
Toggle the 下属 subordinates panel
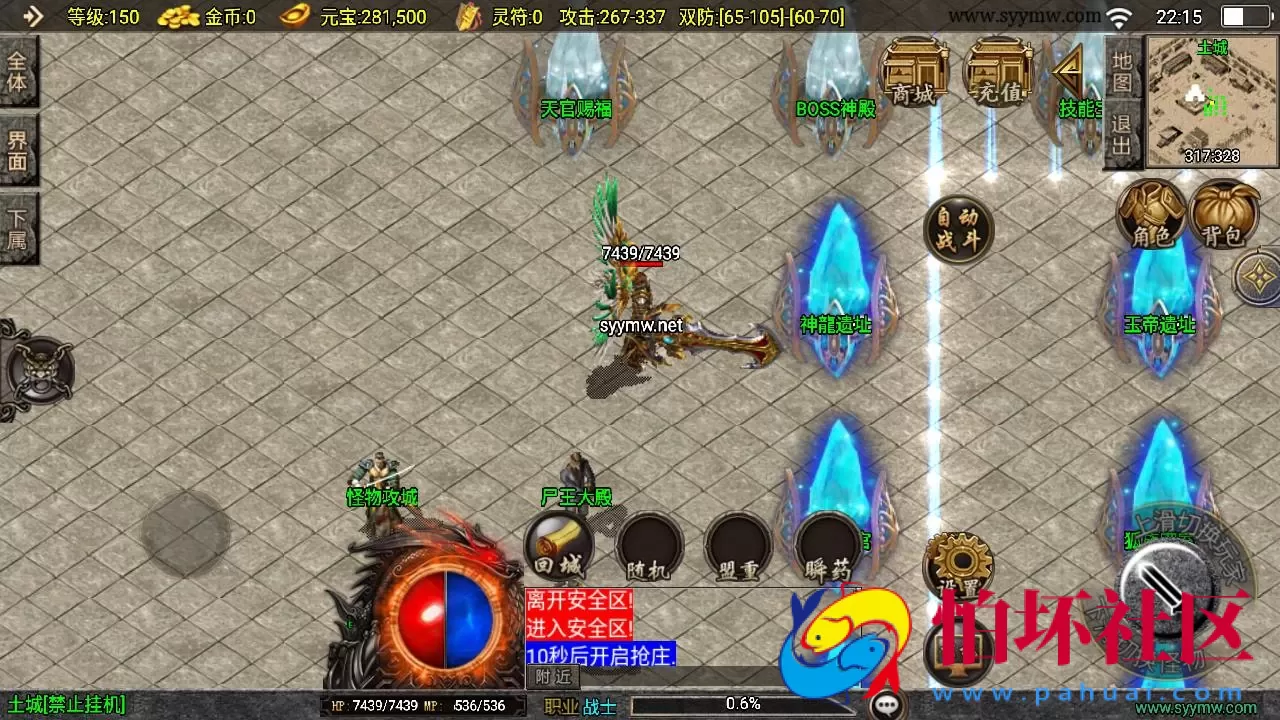point(18,222)
